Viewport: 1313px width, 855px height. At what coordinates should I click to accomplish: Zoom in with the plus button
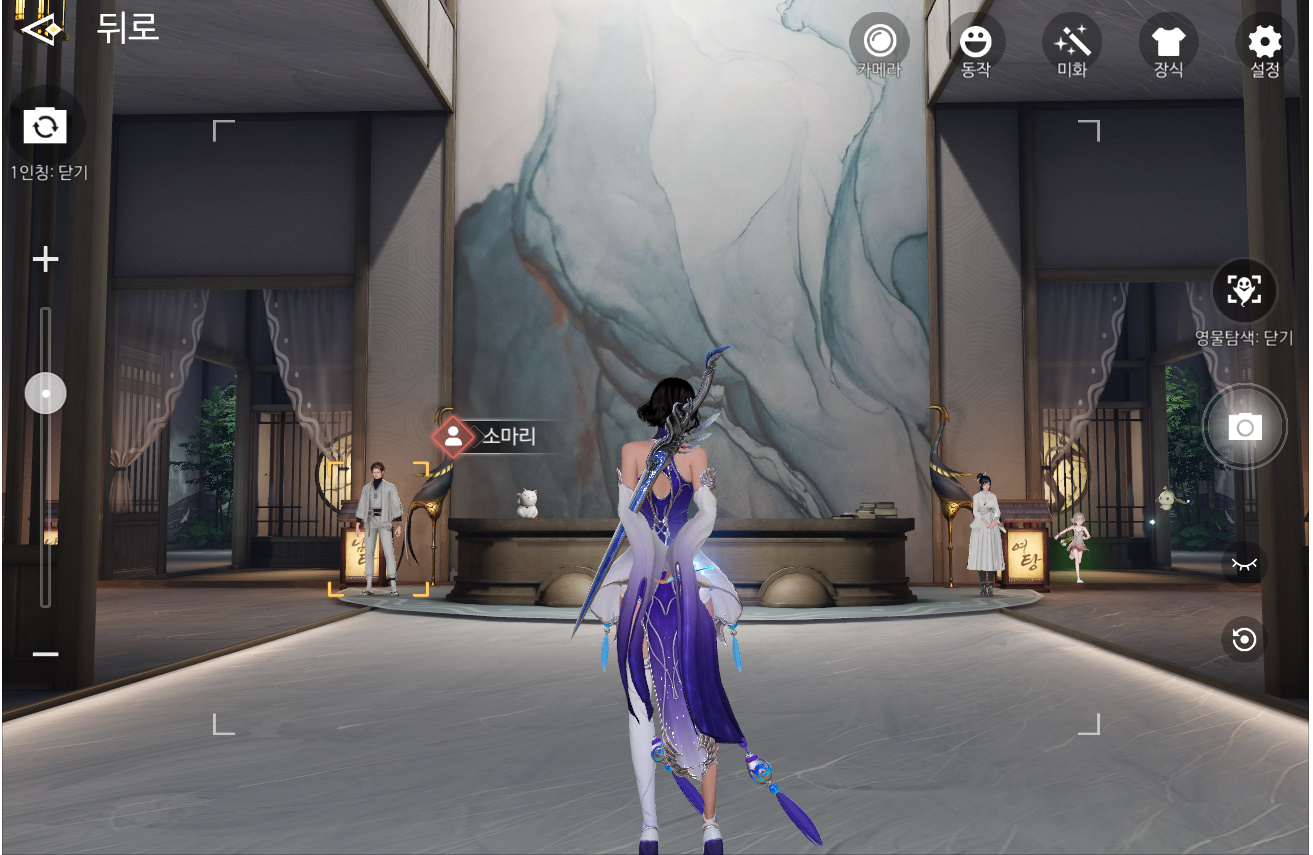pos(45,261)
